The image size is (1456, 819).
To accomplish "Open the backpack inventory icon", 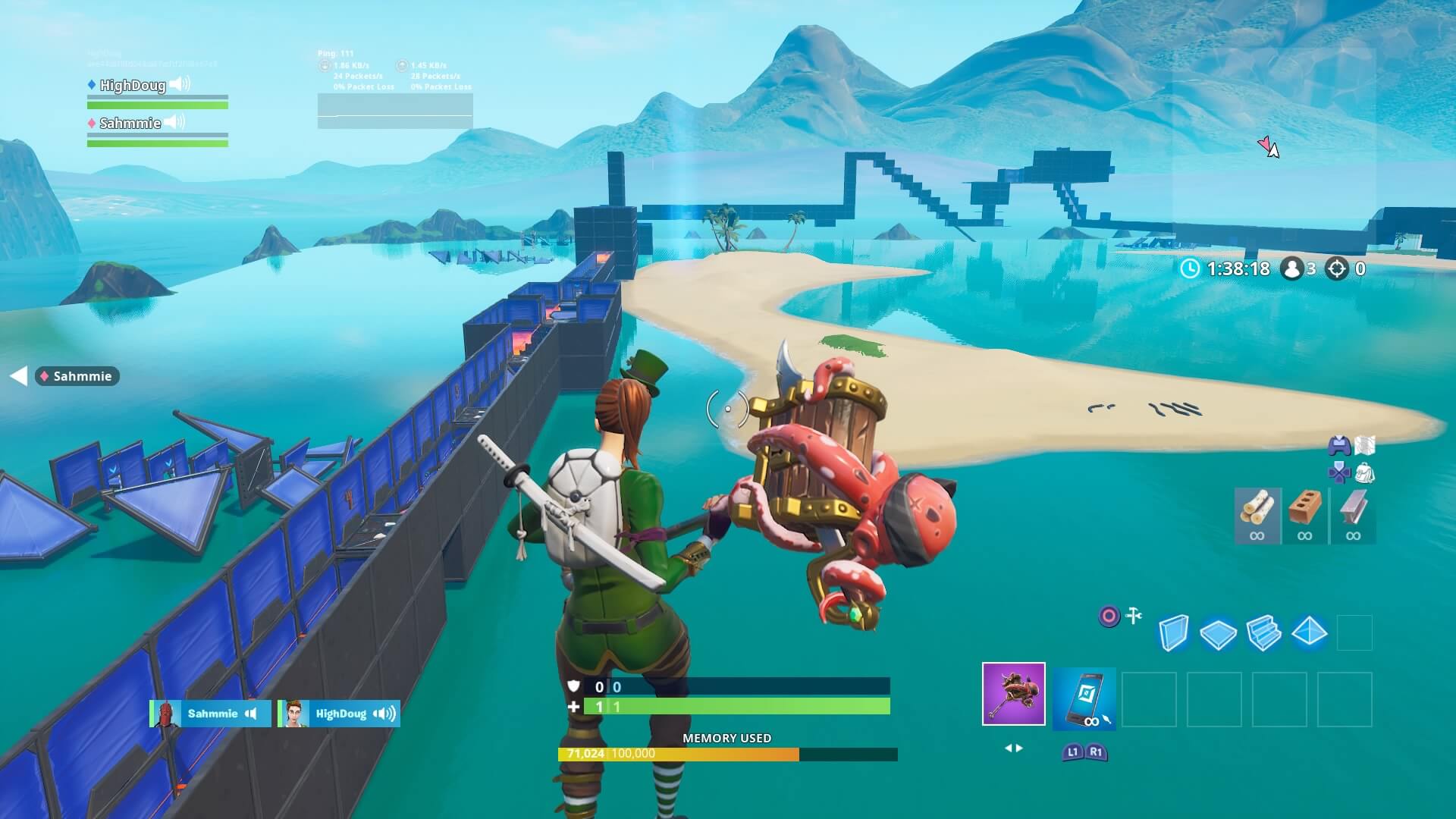I will 1365,473.
